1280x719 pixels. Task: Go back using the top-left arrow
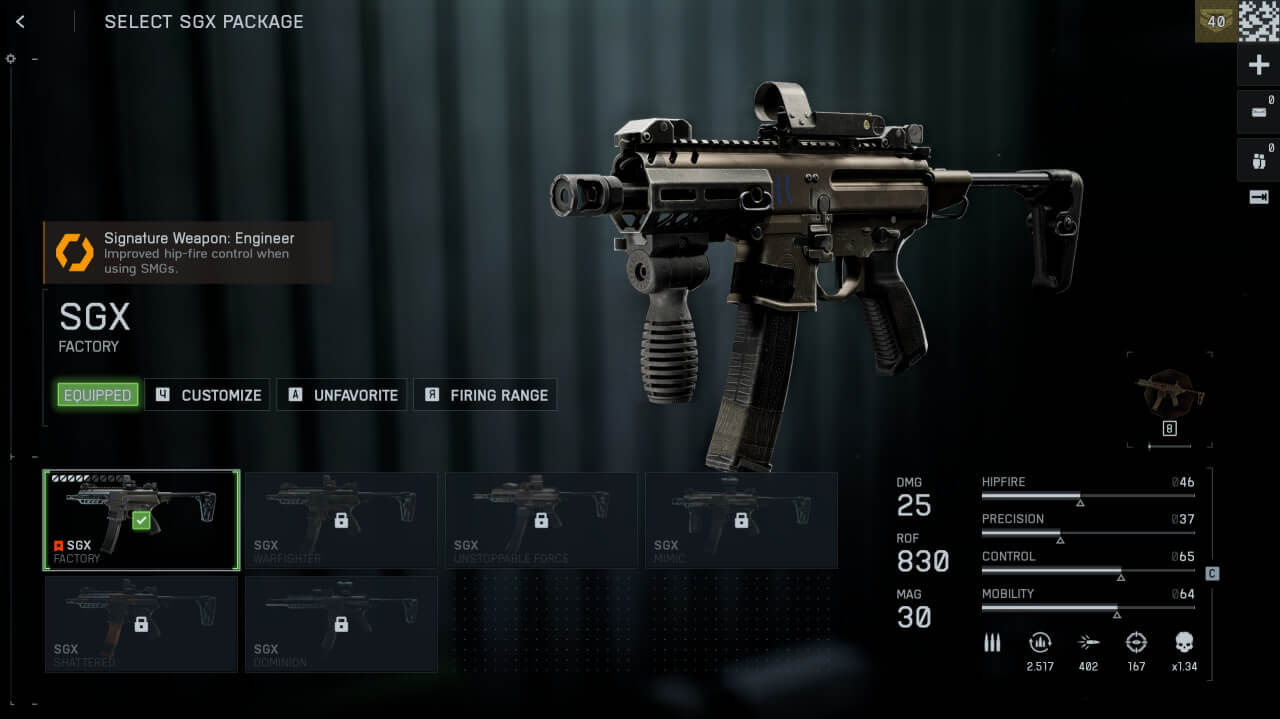[20, 21]
